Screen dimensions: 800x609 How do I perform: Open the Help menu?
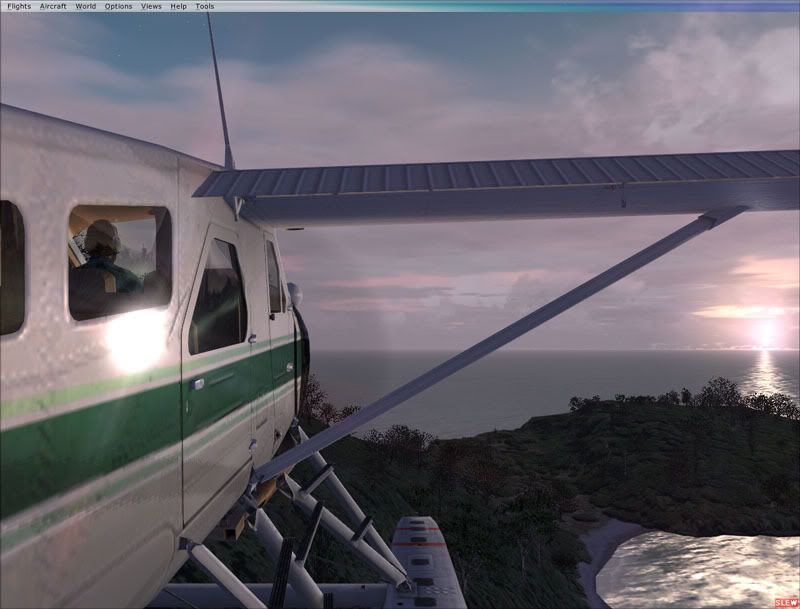point(178,6)
